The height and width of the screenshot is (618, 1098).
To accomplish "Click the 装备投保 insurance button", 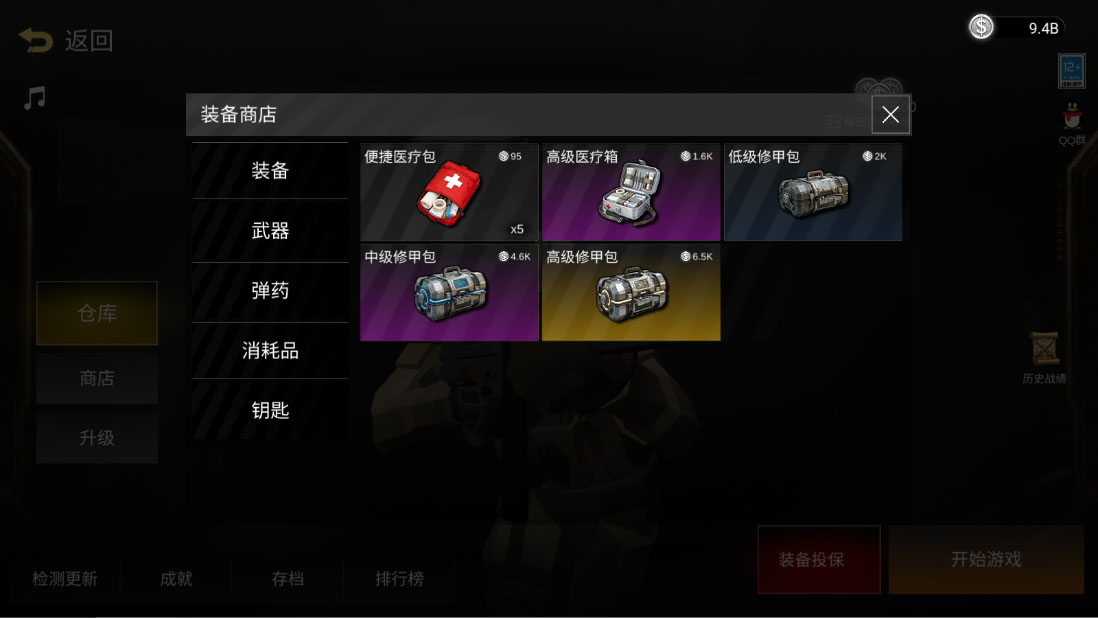I will pyautogui.click(x=818, y=559).
